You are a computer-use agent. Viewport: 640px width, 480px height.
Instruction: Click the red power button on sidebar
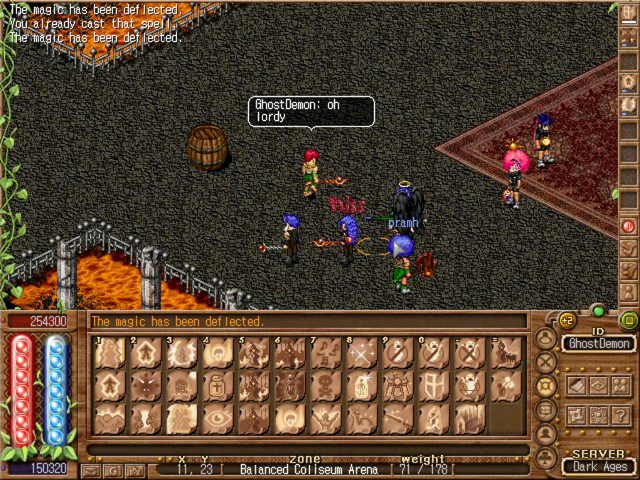(x=629, y=226)
